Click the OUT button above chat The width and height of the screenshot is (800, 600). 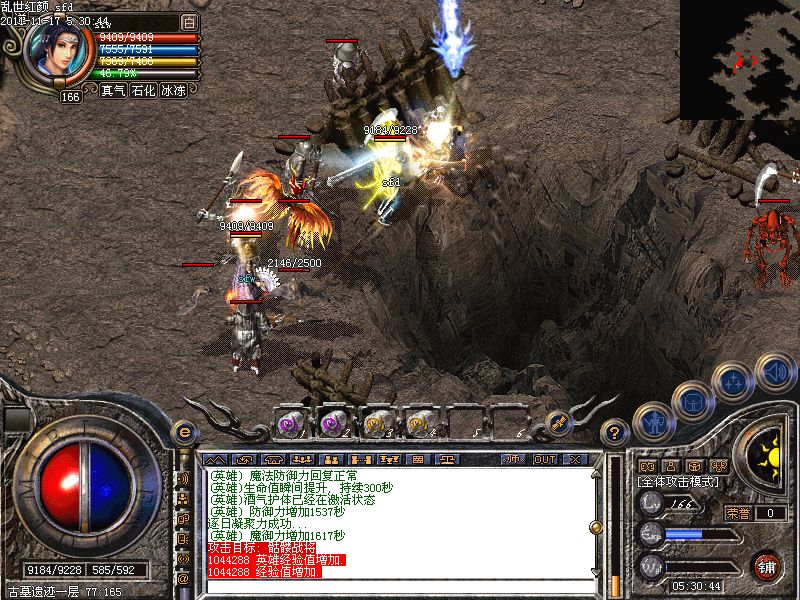(x=544, y=459)
